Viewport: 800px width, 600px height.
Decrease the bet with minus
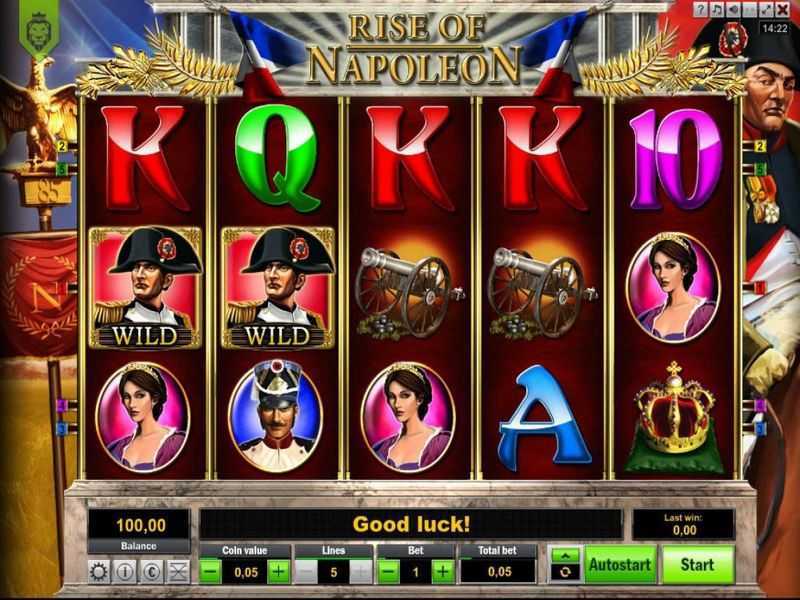(389, 572)
